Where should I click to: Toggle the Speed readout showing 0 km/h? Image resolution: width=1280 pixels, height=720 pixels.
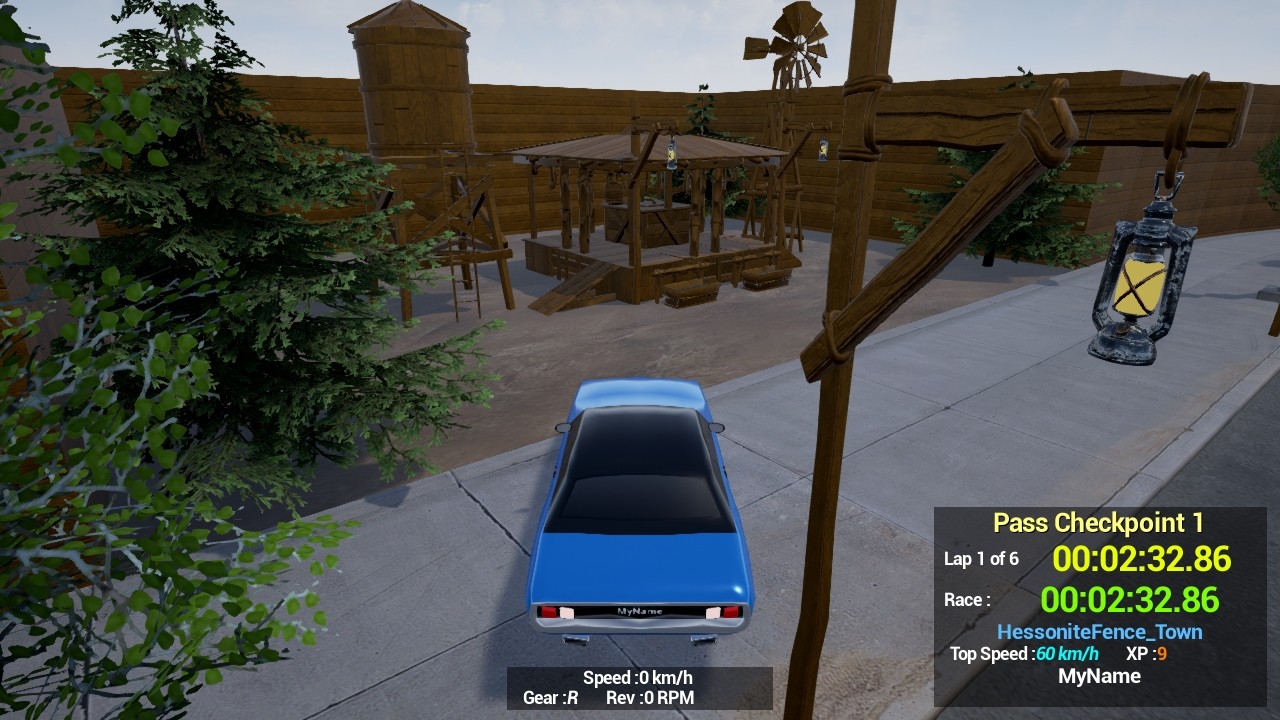[x=638, y=677]
